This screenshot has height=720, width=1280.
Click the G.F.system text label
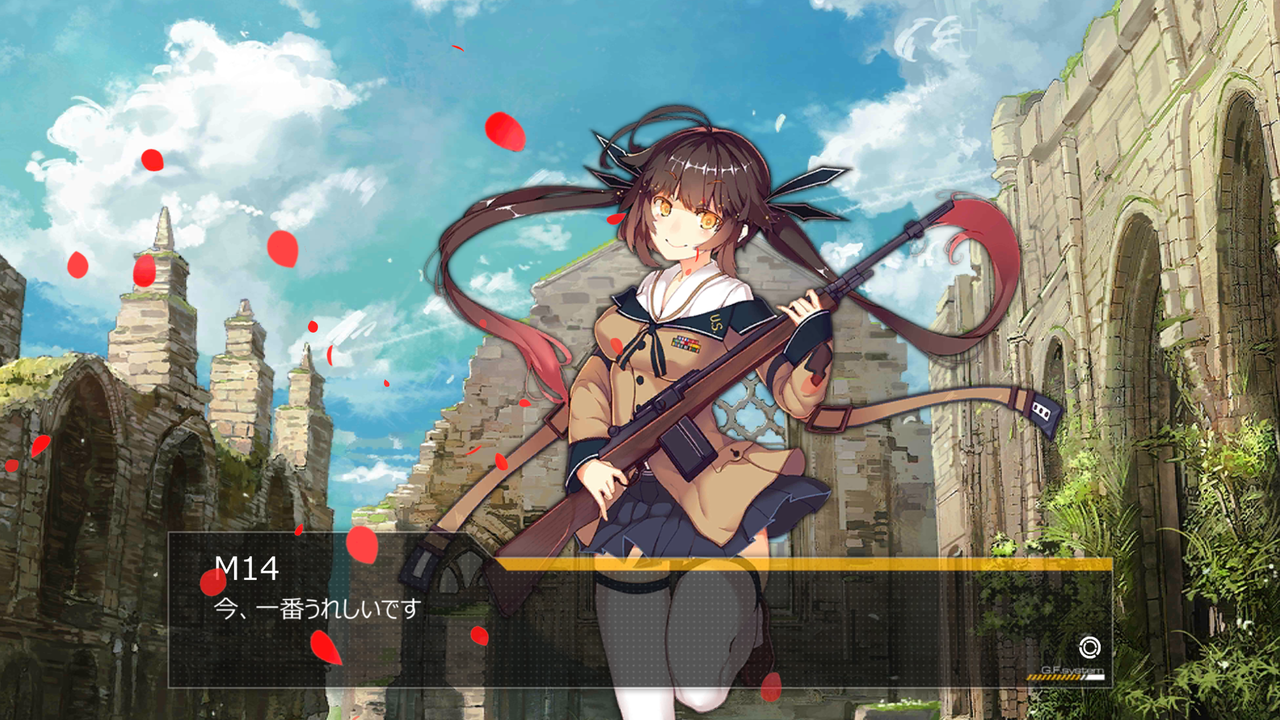[x=1073, y=670]
